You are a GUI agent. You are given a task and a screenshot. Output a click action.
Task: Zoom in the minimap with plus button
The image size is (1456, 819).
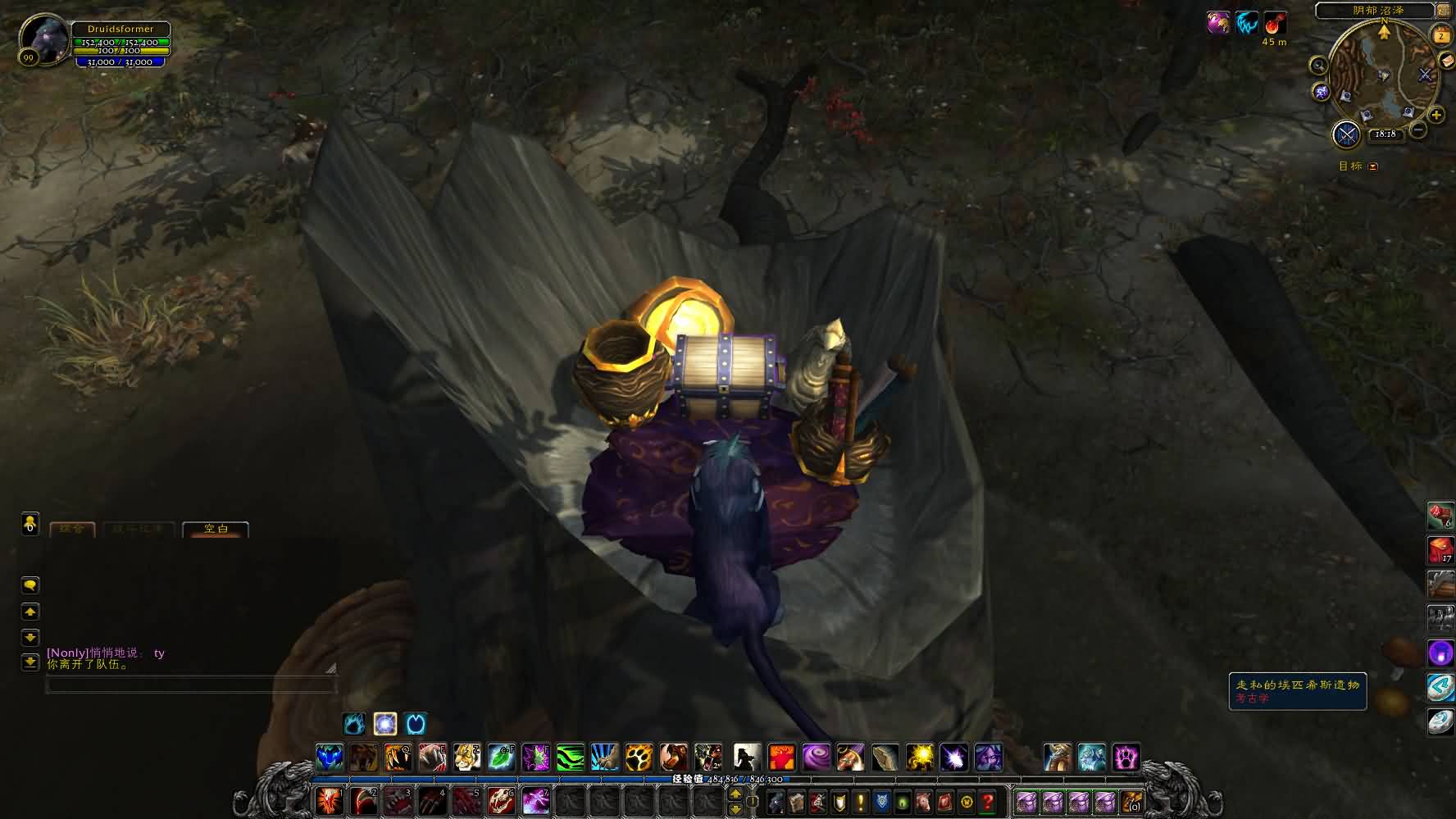pos(1436,115)
